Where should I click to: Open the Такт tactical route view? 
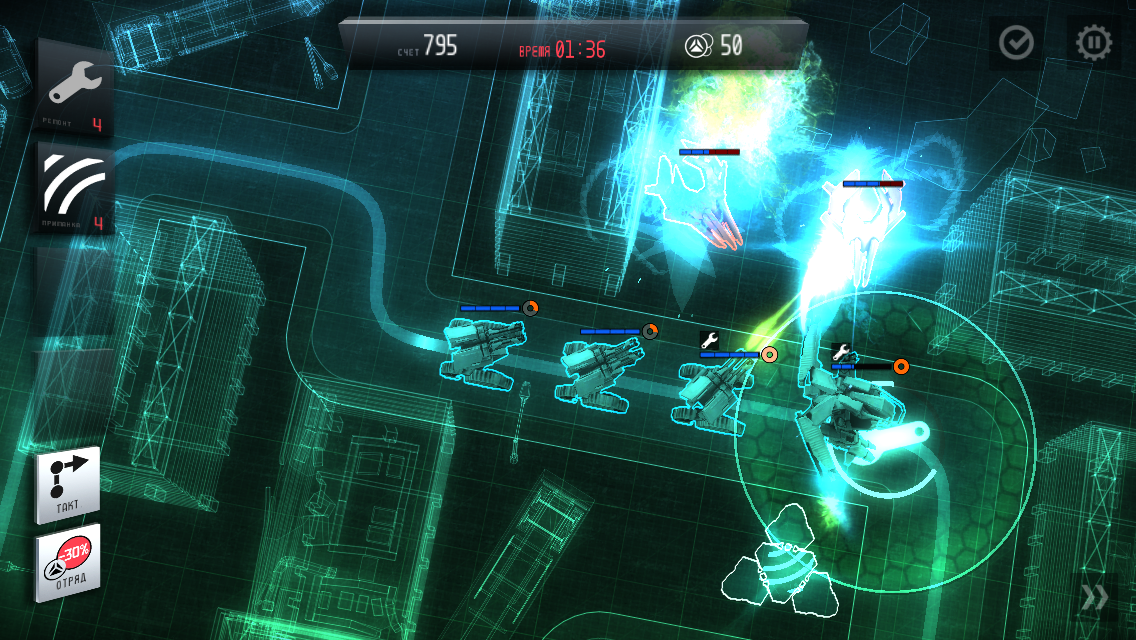coord(68,485)
